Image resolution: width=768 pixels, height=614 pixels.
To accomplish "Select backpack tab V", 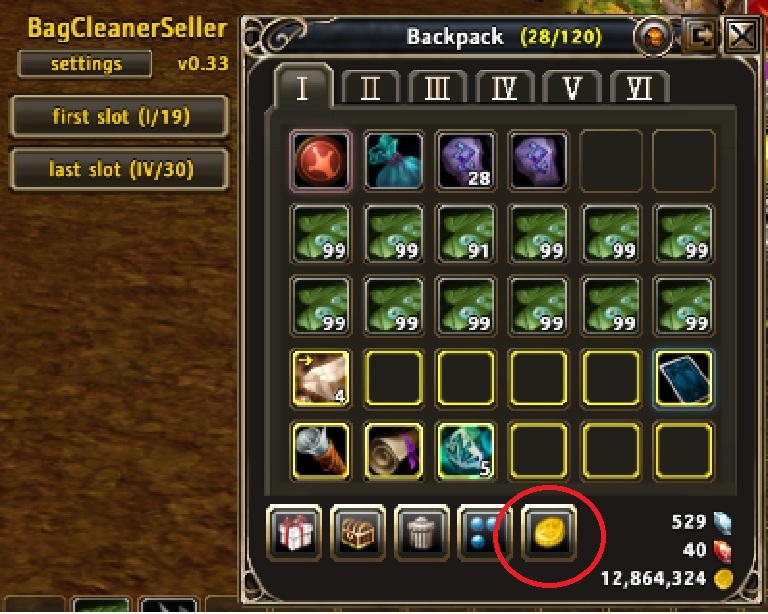I will [x=573, y=89].
